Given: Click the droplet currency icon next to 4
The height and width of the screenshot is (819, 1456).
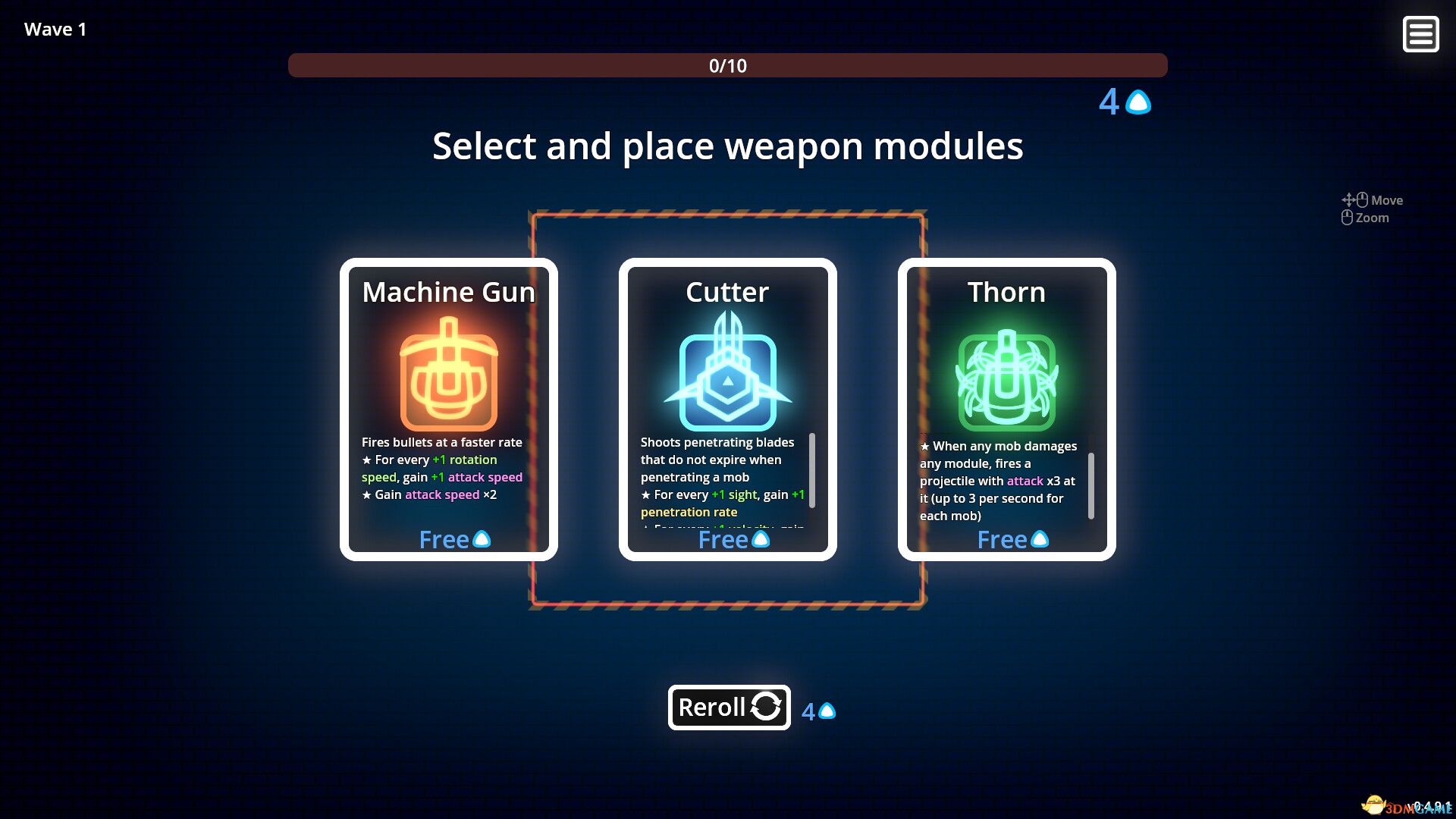Looking at the screenshot, I should point(1137,102).
